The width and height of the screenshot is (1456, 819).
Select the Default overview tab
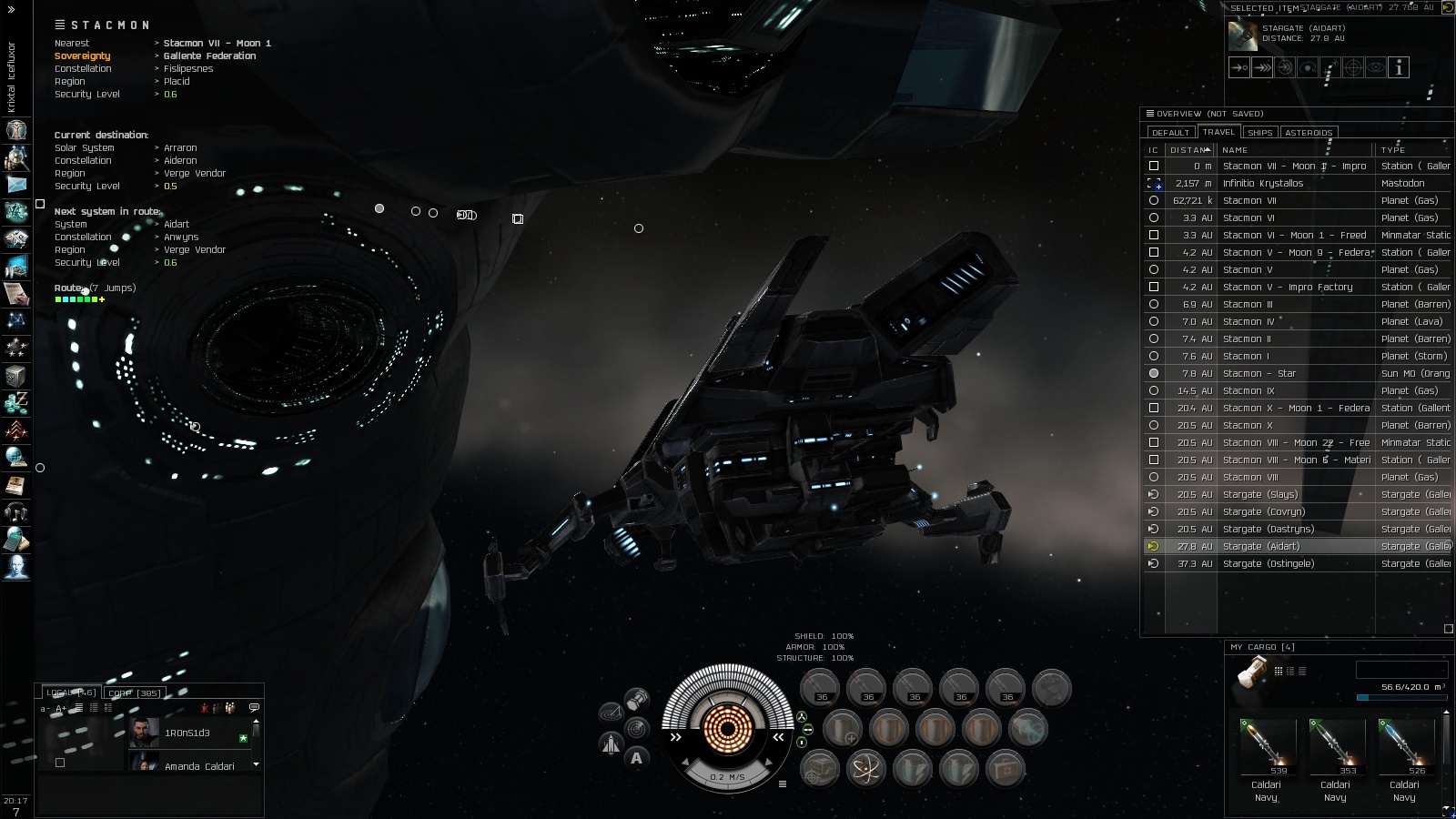click(x=1170, y=133)
